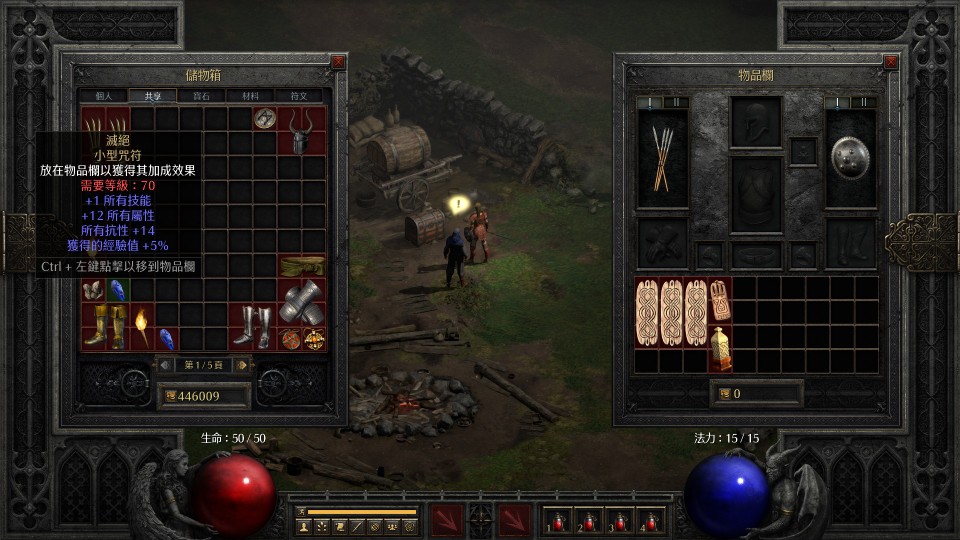This screenshot has width=960, height=540.
Task: Show the 符文 stash tab
Action: point(299,96)
